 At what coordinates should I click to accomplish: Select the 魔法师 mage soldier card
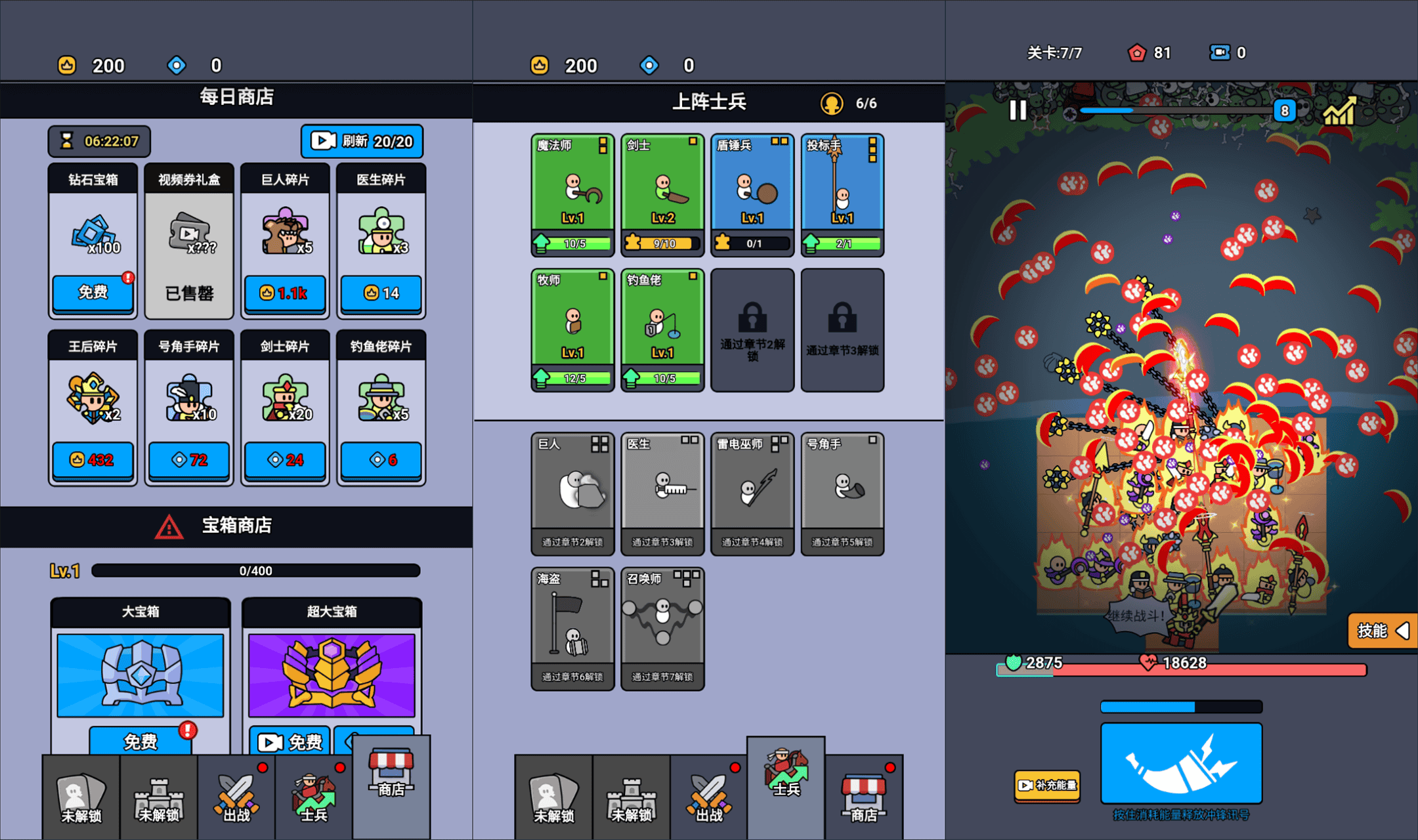point(572,194)
